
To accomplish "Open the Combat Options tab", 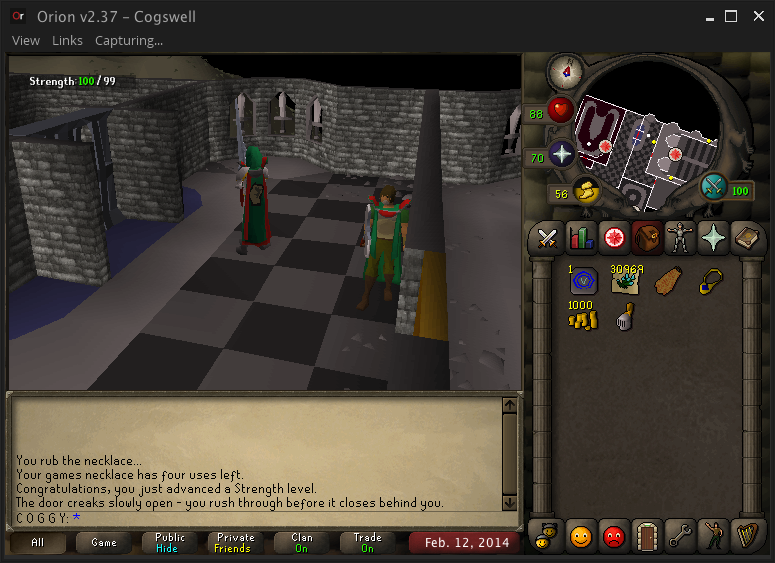I will coord(547,238).
